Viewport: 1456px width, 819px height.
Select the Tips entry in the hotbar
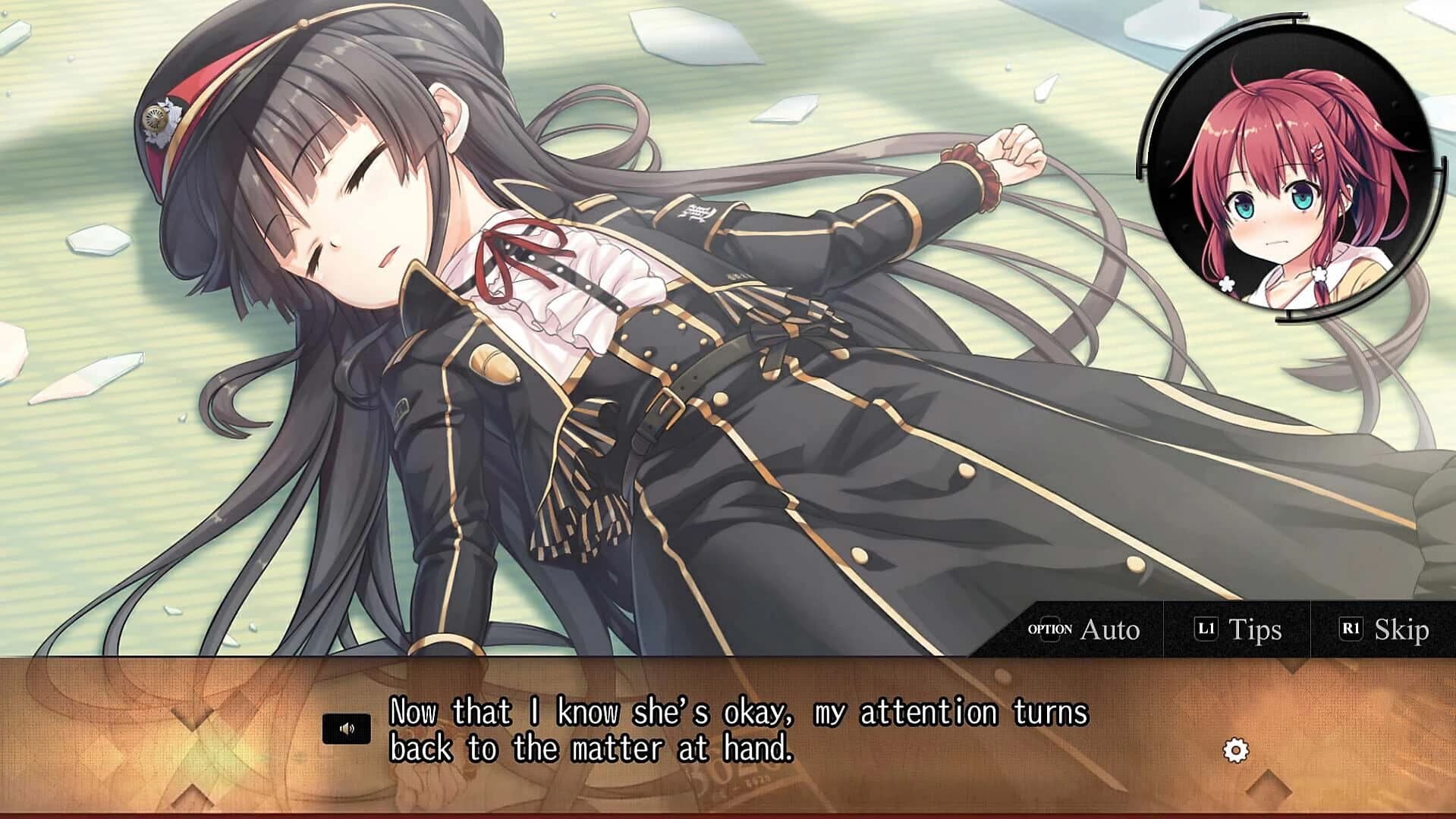1248,629
